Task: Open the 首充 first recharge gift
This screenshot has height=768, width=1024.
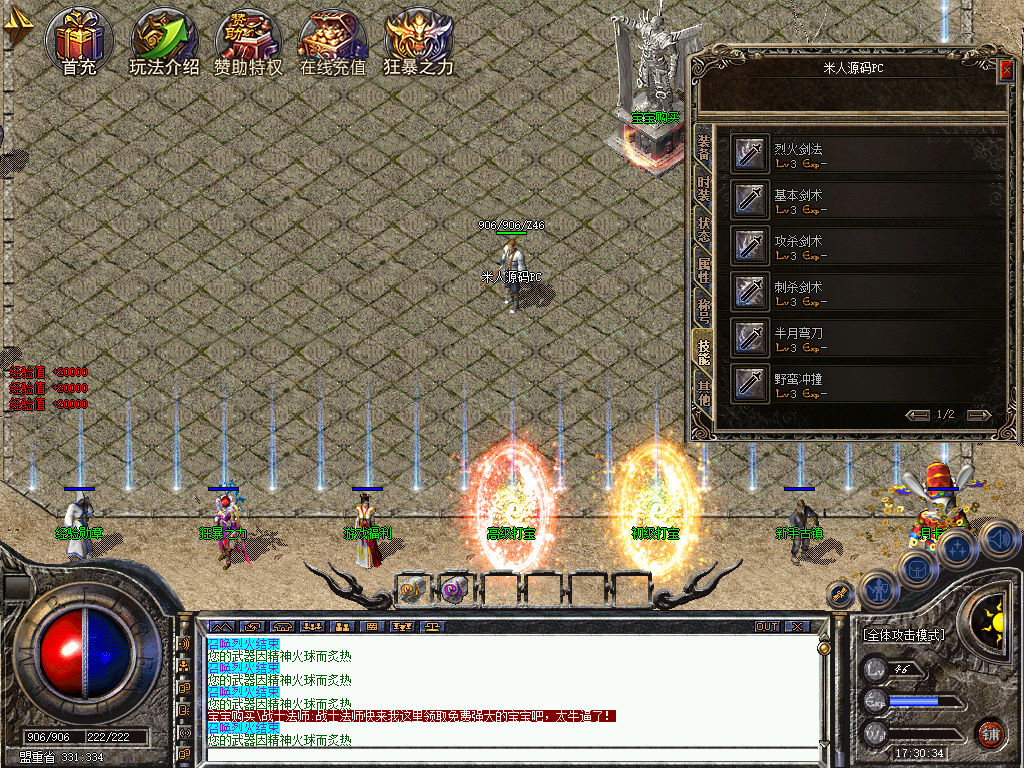Action: point(78,40)
